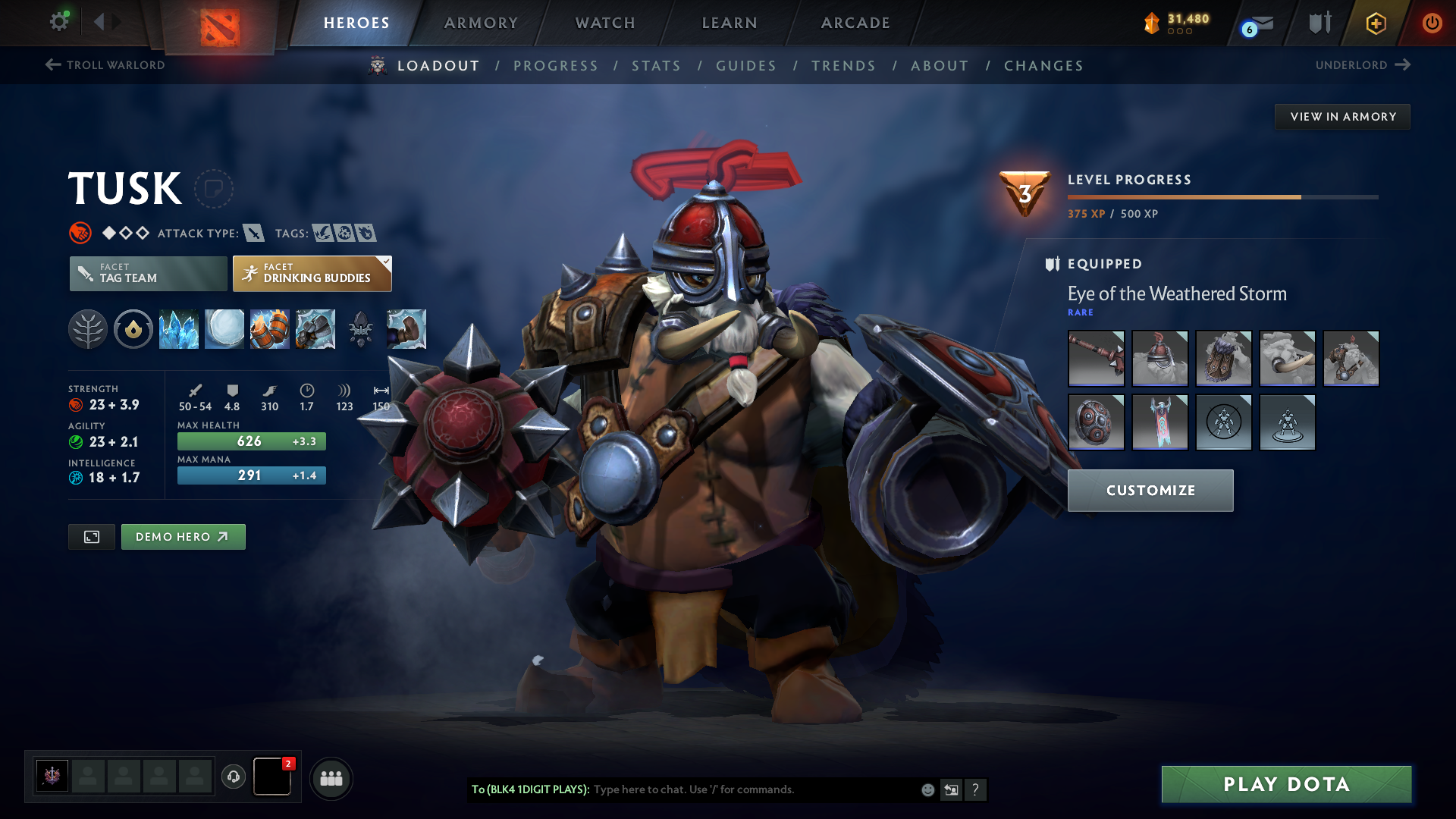Click the Customize loadout button
The width and height of the screenshot is (1456, 819).
point(1150,491)
